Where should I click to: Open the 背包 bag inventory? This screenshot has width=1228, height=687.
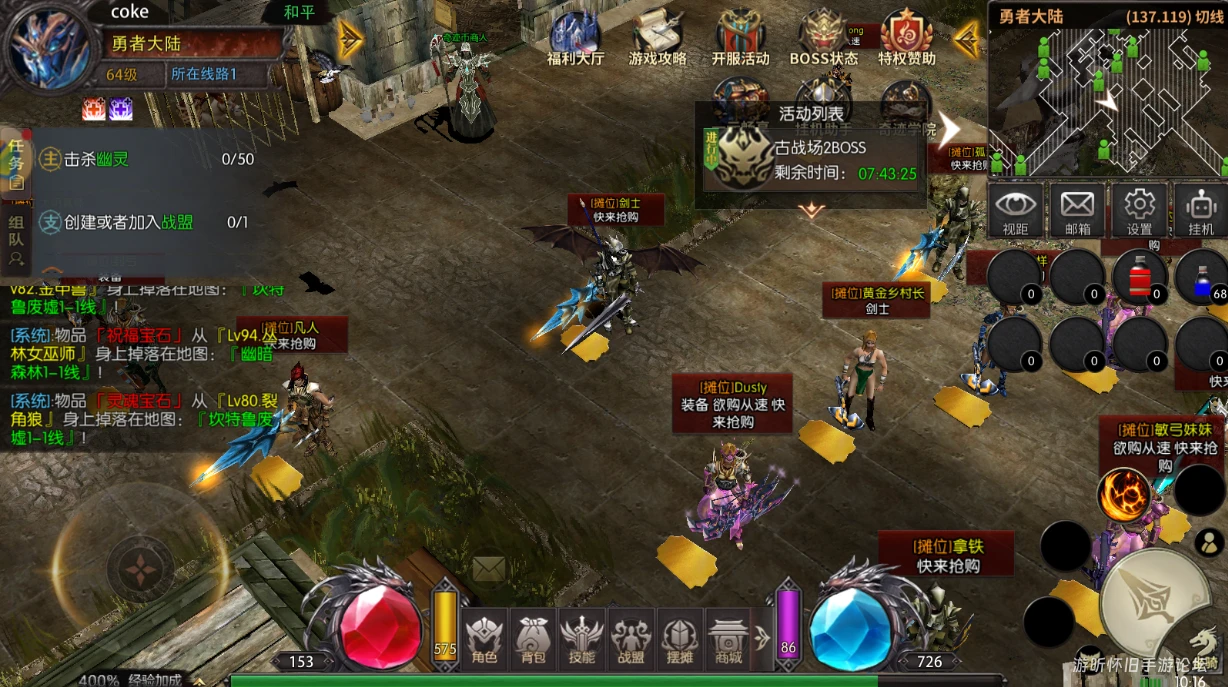(x=533, y=638)
